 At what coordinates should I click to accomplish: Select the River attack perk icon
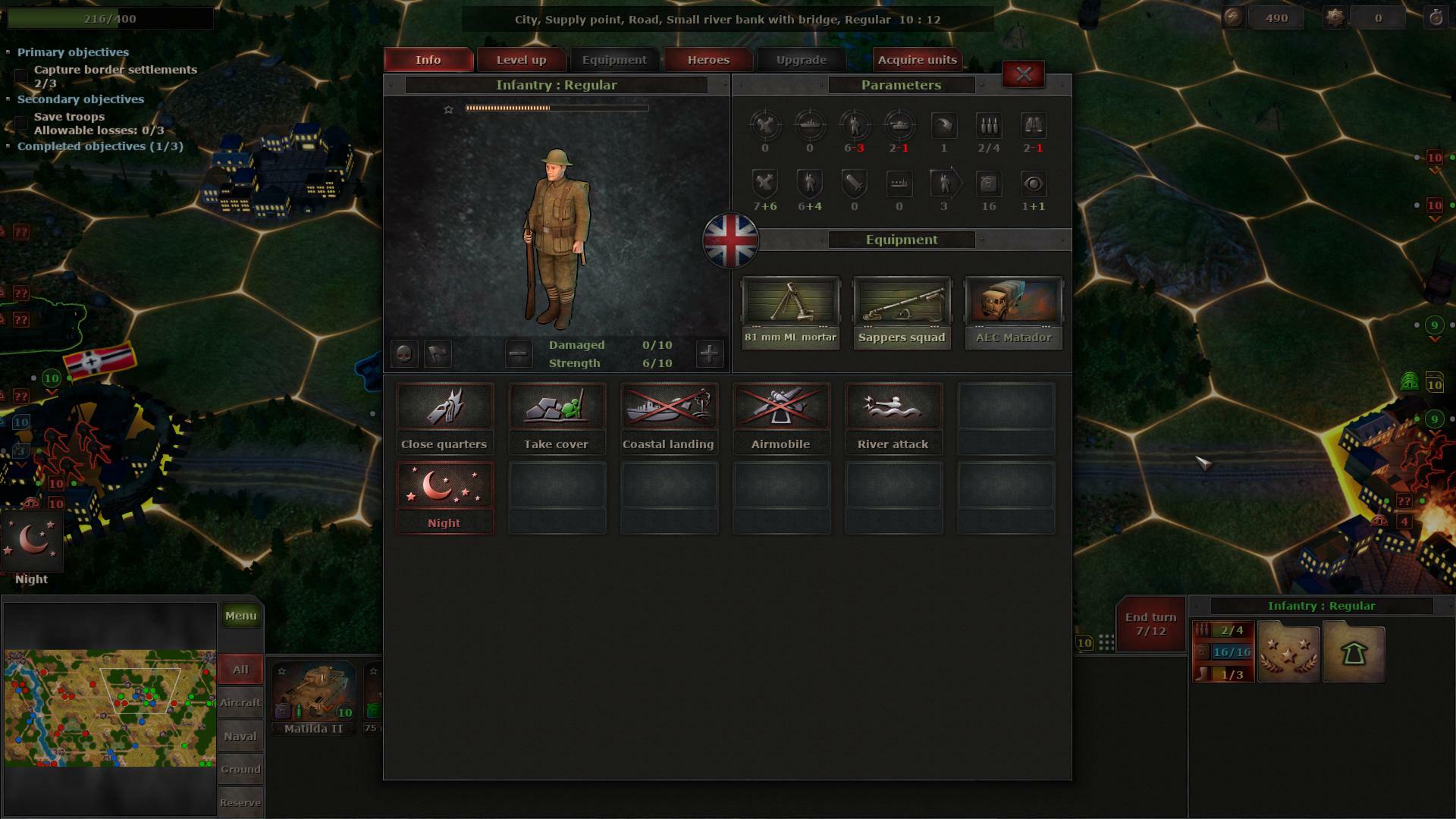point(893,406)
